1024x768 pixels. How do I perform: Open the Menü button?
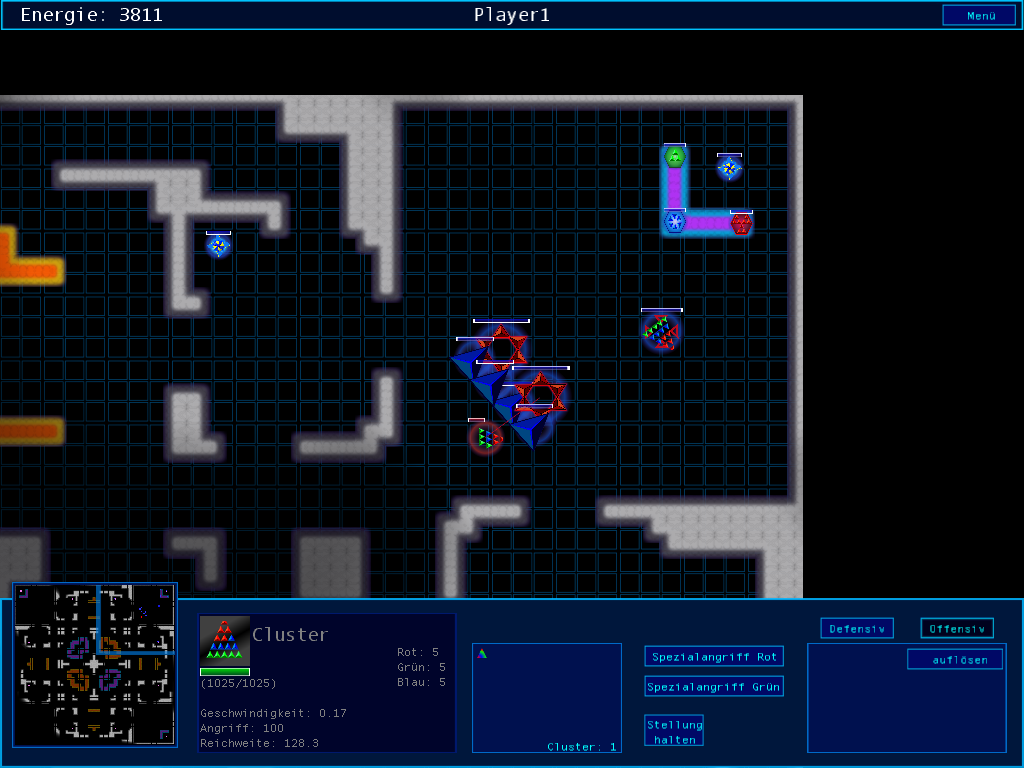tap(979, 15)
